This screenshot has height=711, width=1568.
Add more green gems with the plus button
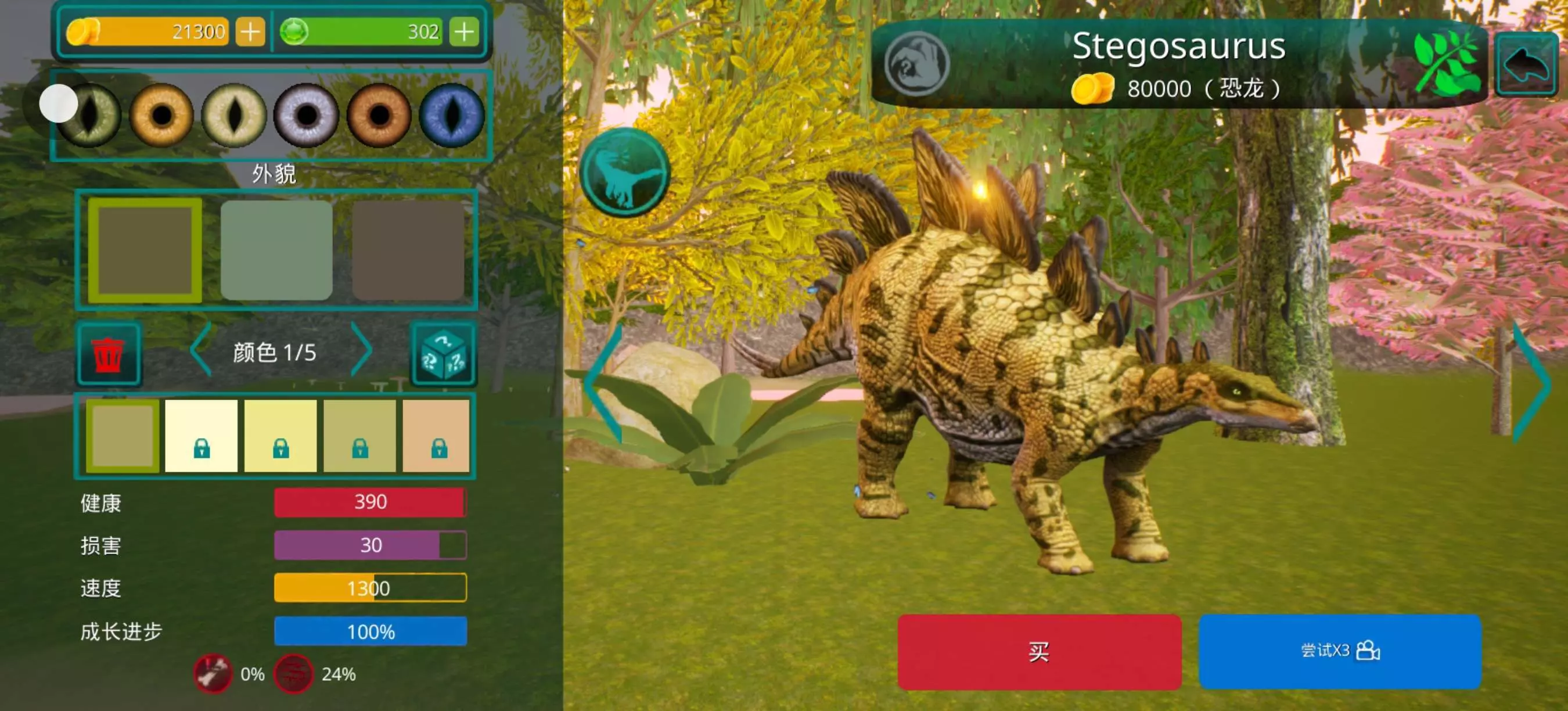(x=464, y=31)
